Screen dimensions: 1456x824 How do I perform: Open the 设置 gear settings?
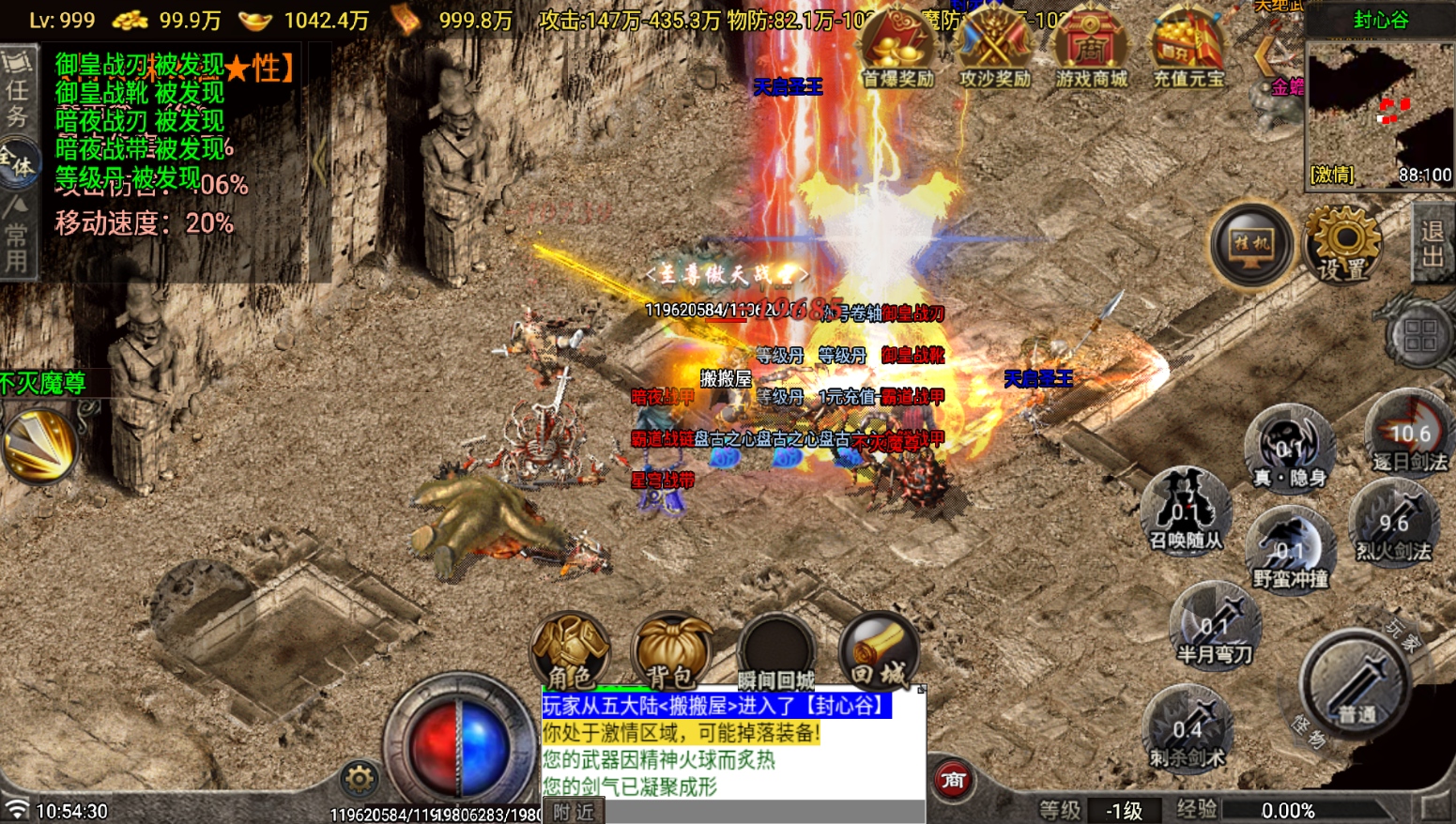(1343, 246)
